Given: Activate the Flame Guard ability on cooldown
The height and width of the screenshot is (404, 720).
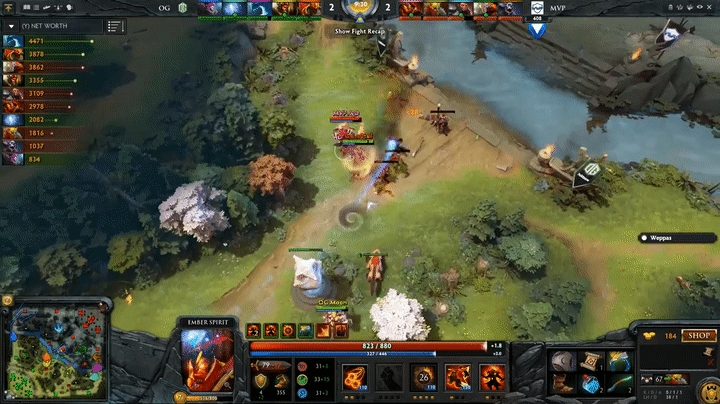Looking at the screenshot, I should click(x=424, y=377).
